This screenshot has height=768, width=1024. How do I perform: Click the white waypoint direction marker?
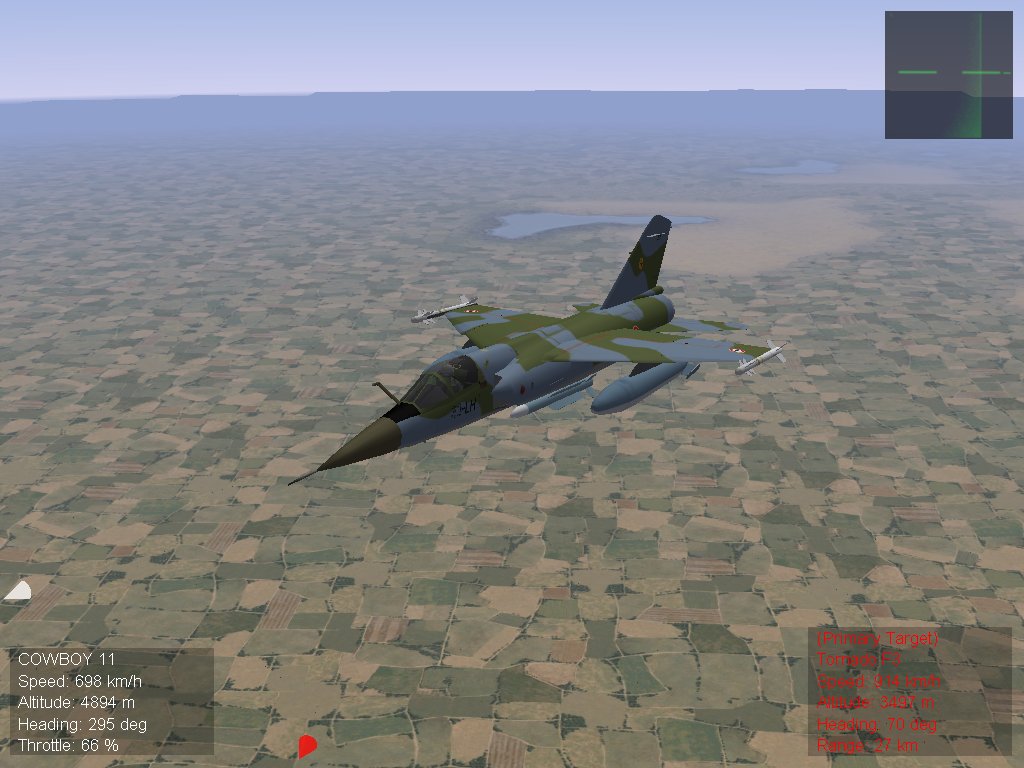[18, 591]
